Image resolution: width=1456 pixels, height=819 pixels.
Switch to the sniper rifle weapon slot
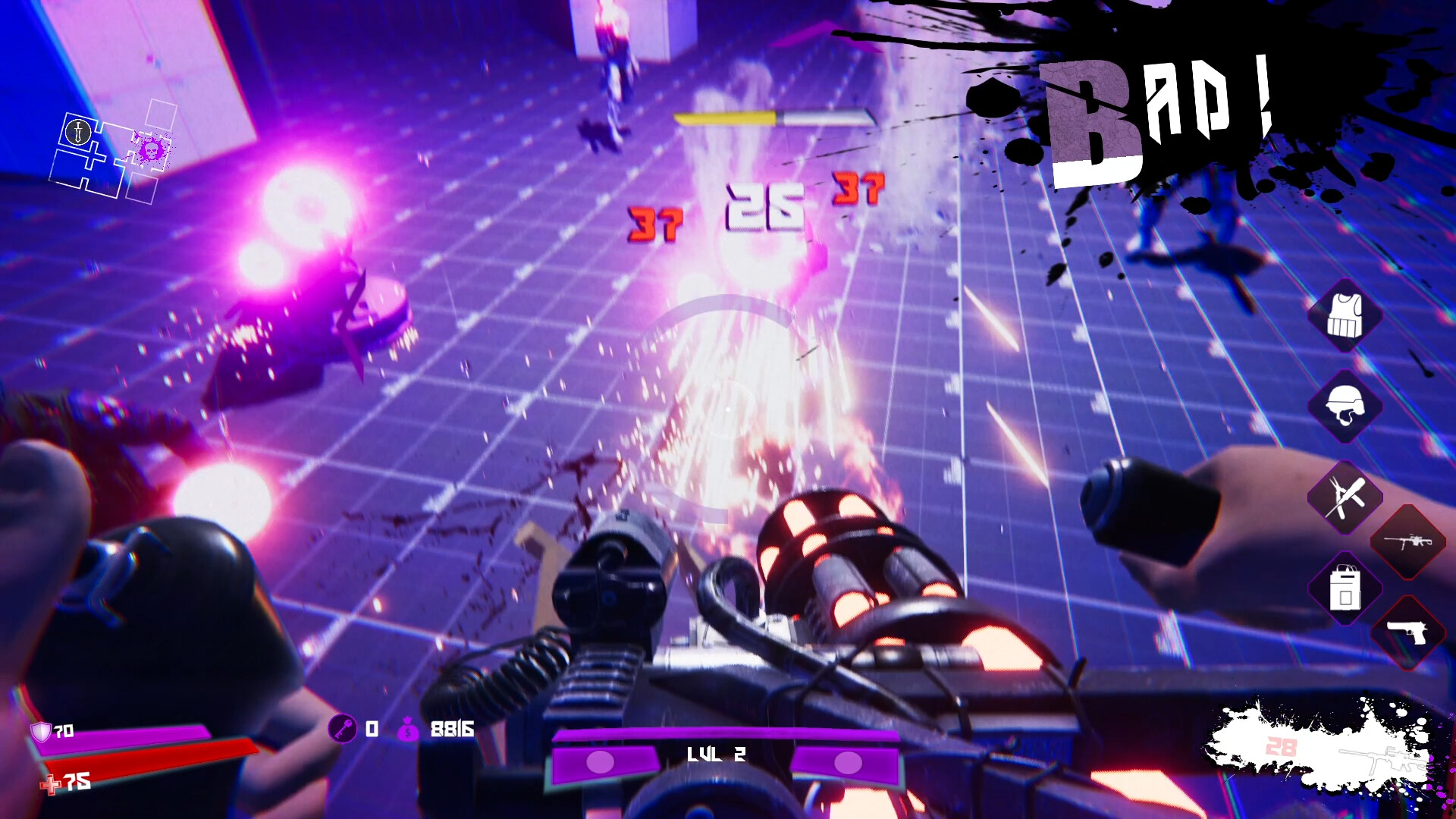pos(1408,542)
